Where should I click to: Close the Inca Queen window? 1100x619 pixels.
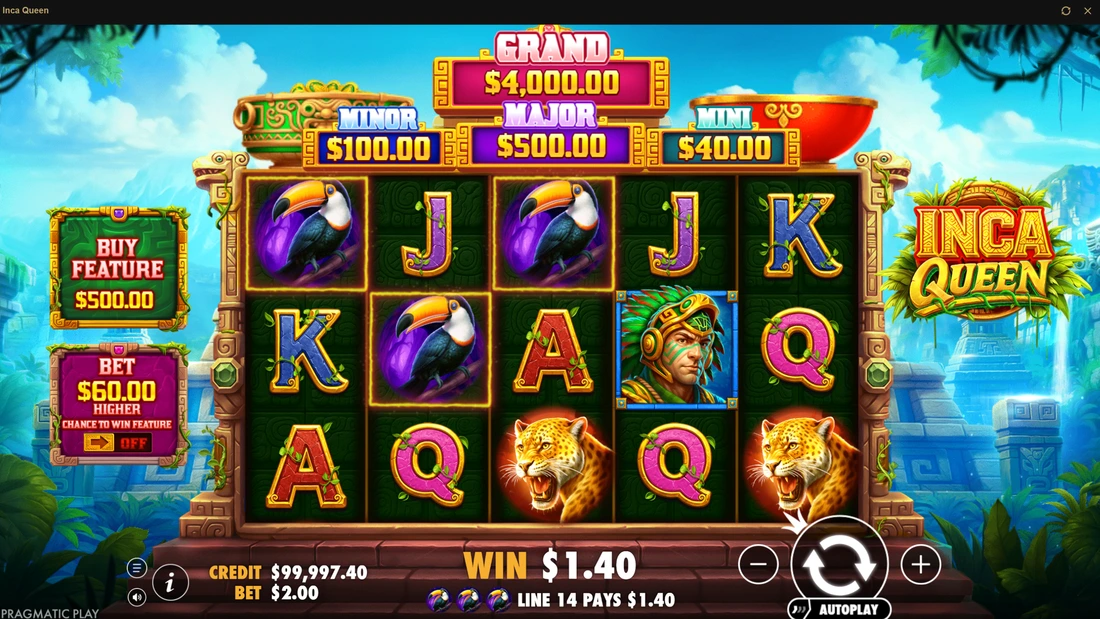coord(1087,11)
